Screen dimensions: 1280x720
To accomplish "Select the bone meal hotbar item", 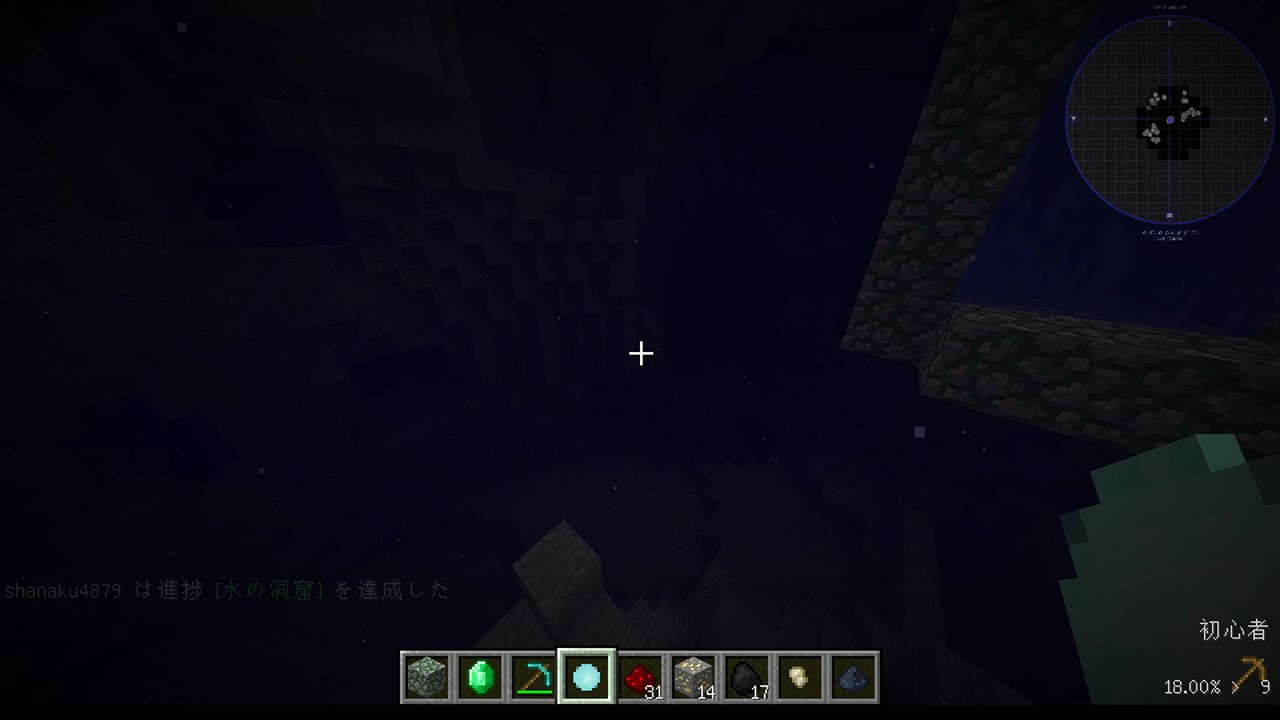I will point(801,677).
